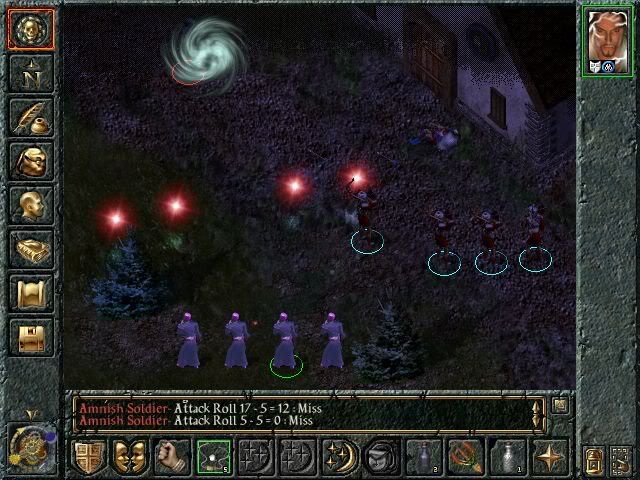Click the Return to Game skull button
The image size is (640, 480).
pos(31,27)
